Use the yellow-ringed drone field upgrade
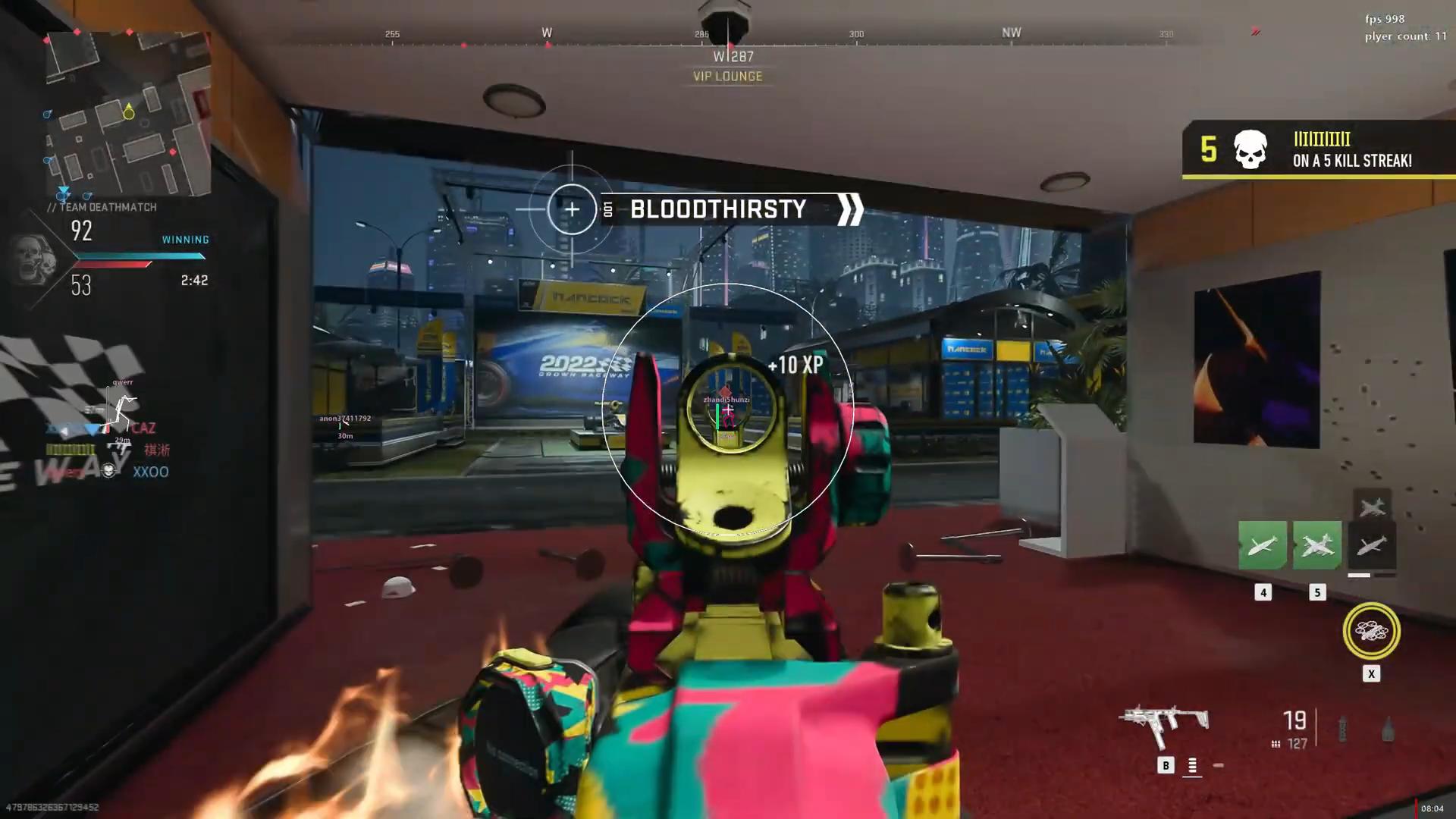1456x819 pixels. (1371, 631)
